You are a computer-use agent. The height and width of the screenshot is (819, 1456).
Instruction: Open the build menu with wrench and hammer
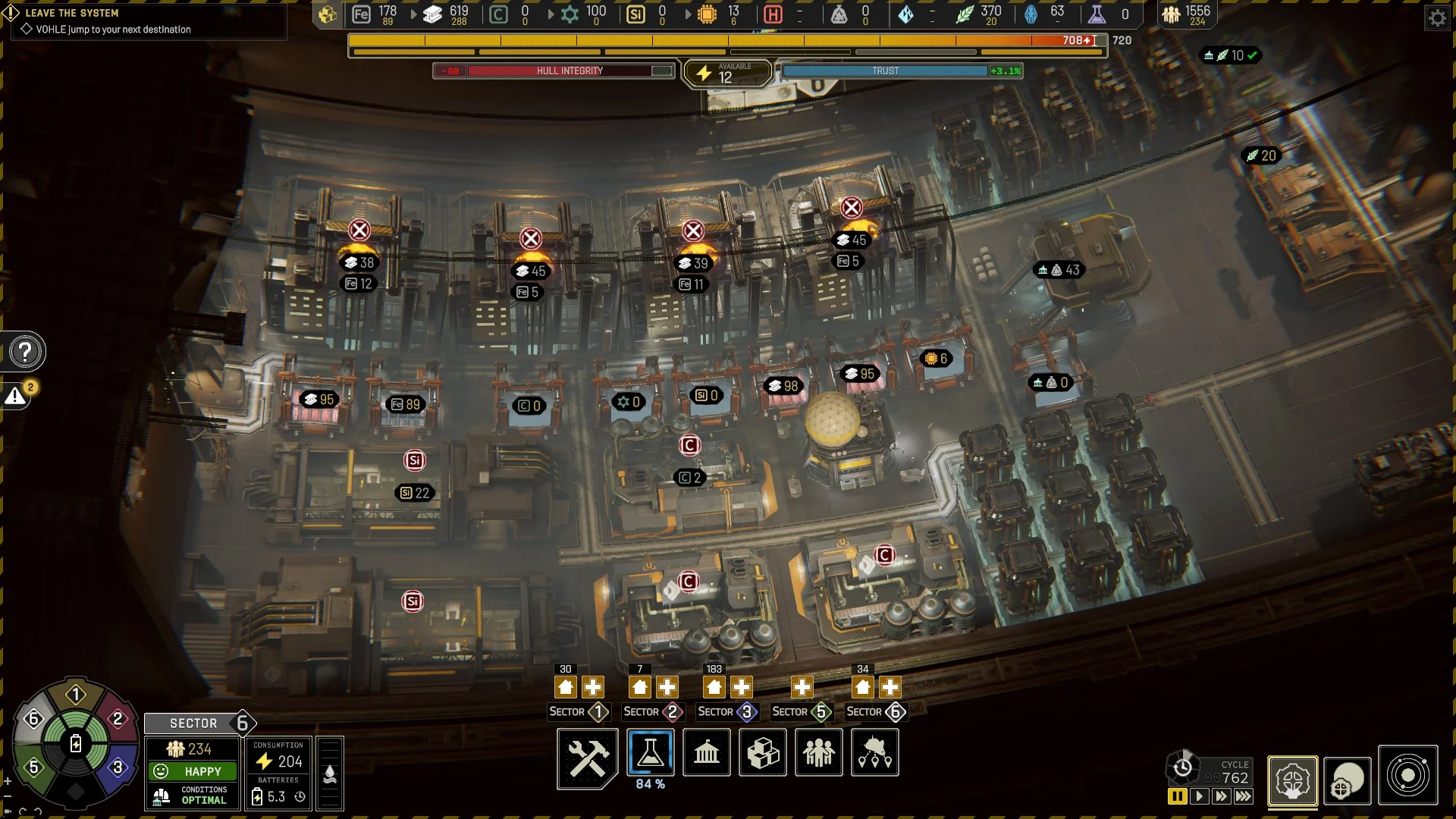(588, 754)
